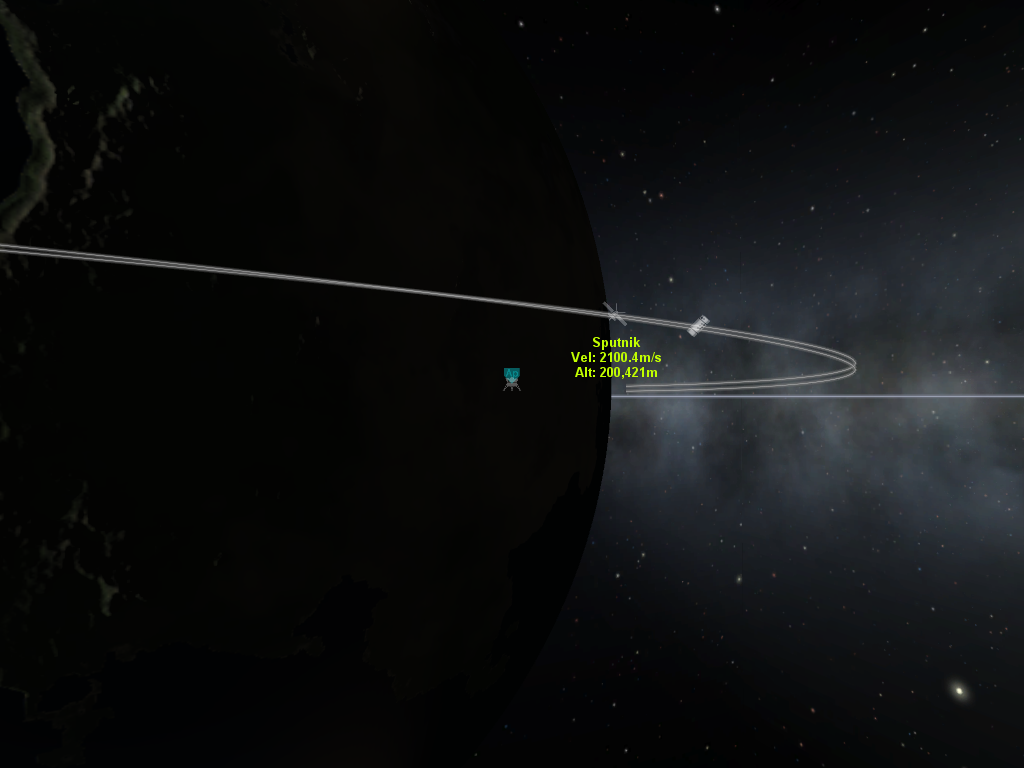Screen dimensions: 1024x768
Task: Select the Sputnik probe map marker
Action: (x=615, y=314)
